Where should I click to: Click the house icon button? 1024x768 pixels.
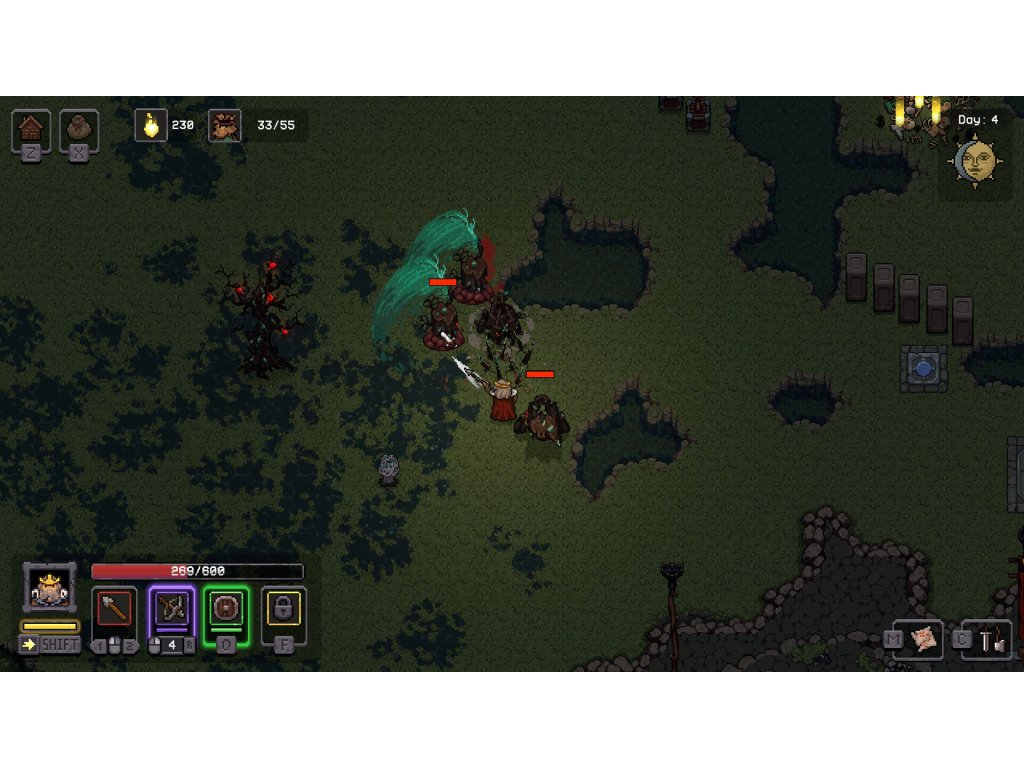(x=31, y=129)
